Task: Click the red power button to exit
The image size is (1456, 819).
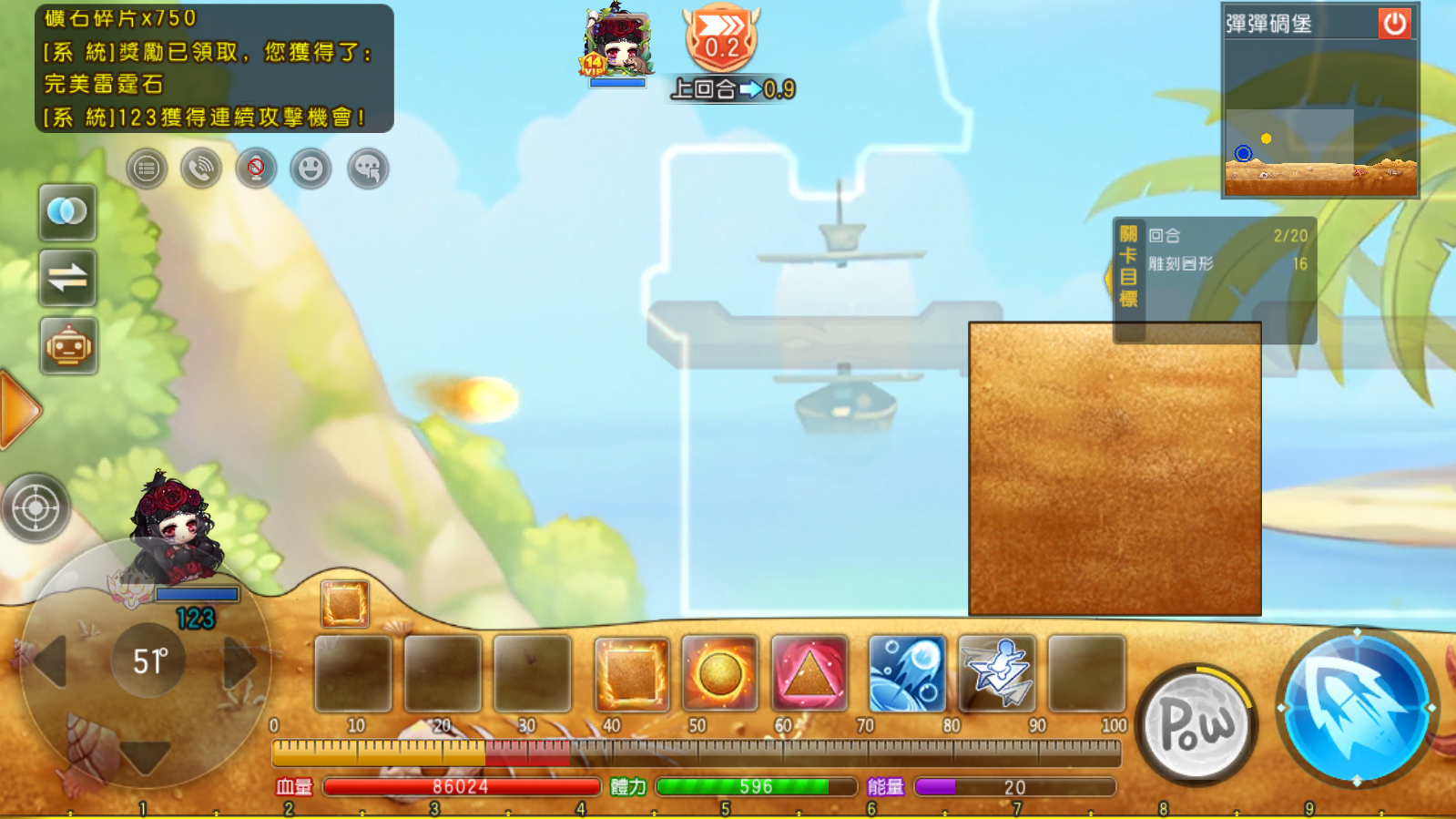Action: click(1394, 23)
